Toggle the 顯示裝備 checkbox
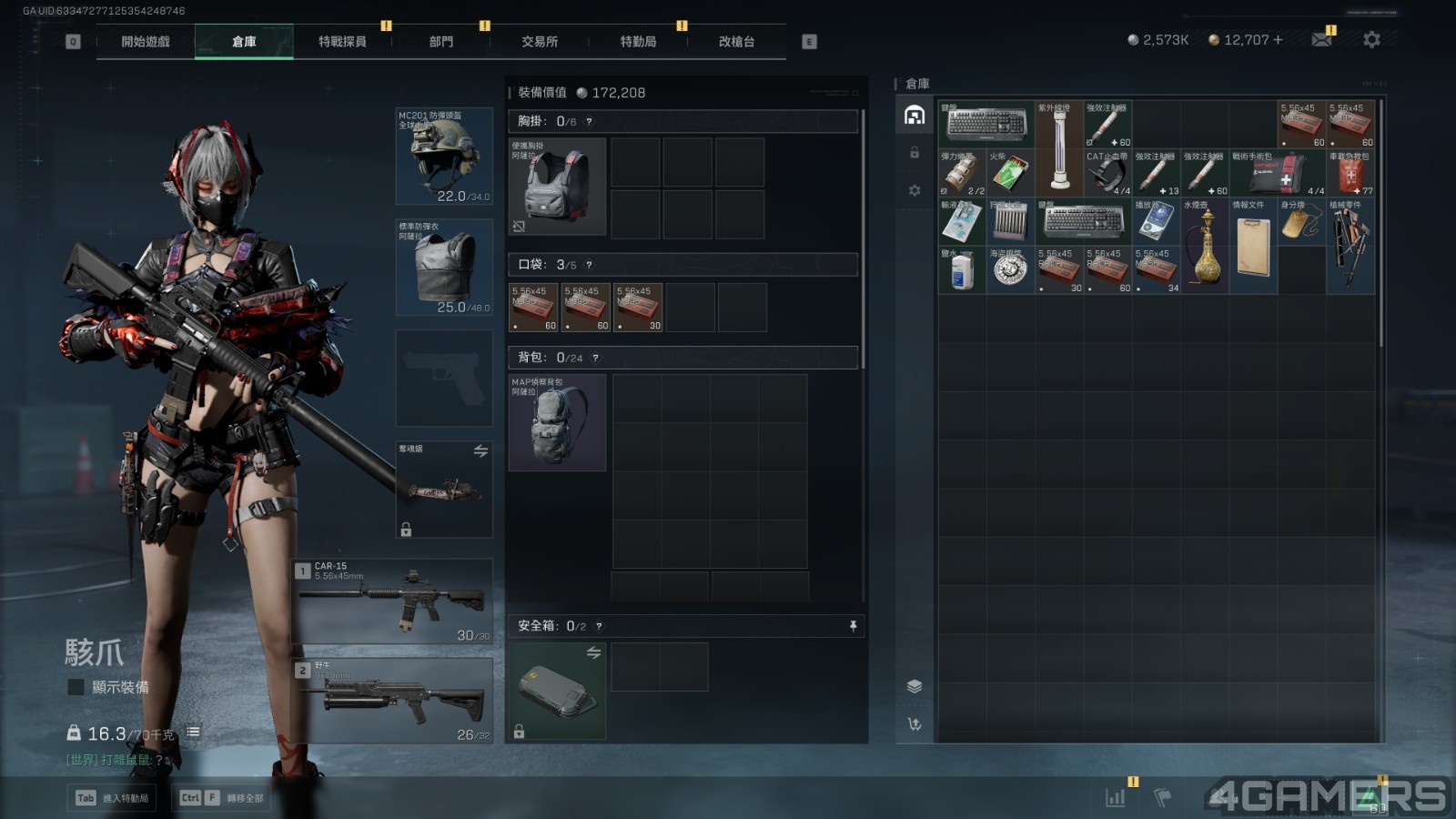The height and width of the screenshot is (819, 1456). pyautogui.click(x=76, y=687)
